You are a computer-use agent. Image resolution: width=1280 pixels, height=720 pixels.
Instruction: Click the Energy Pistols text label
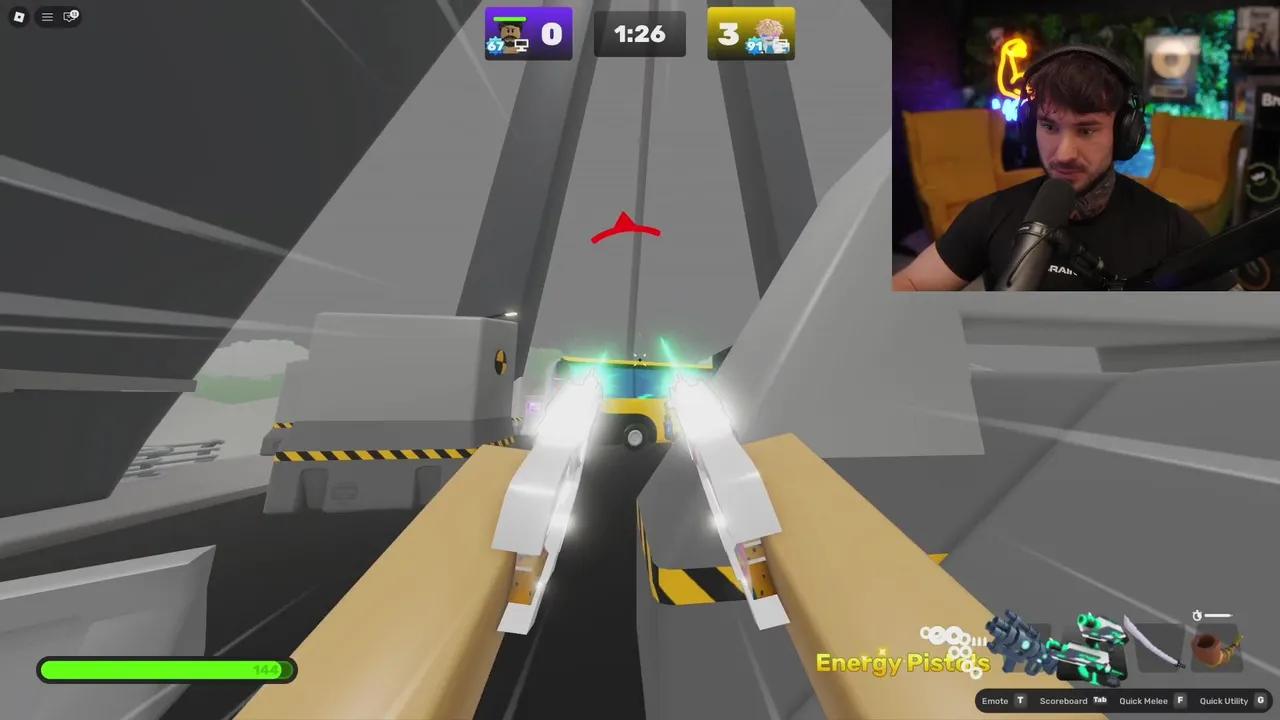pyautogui.click(x=901, y=662)
